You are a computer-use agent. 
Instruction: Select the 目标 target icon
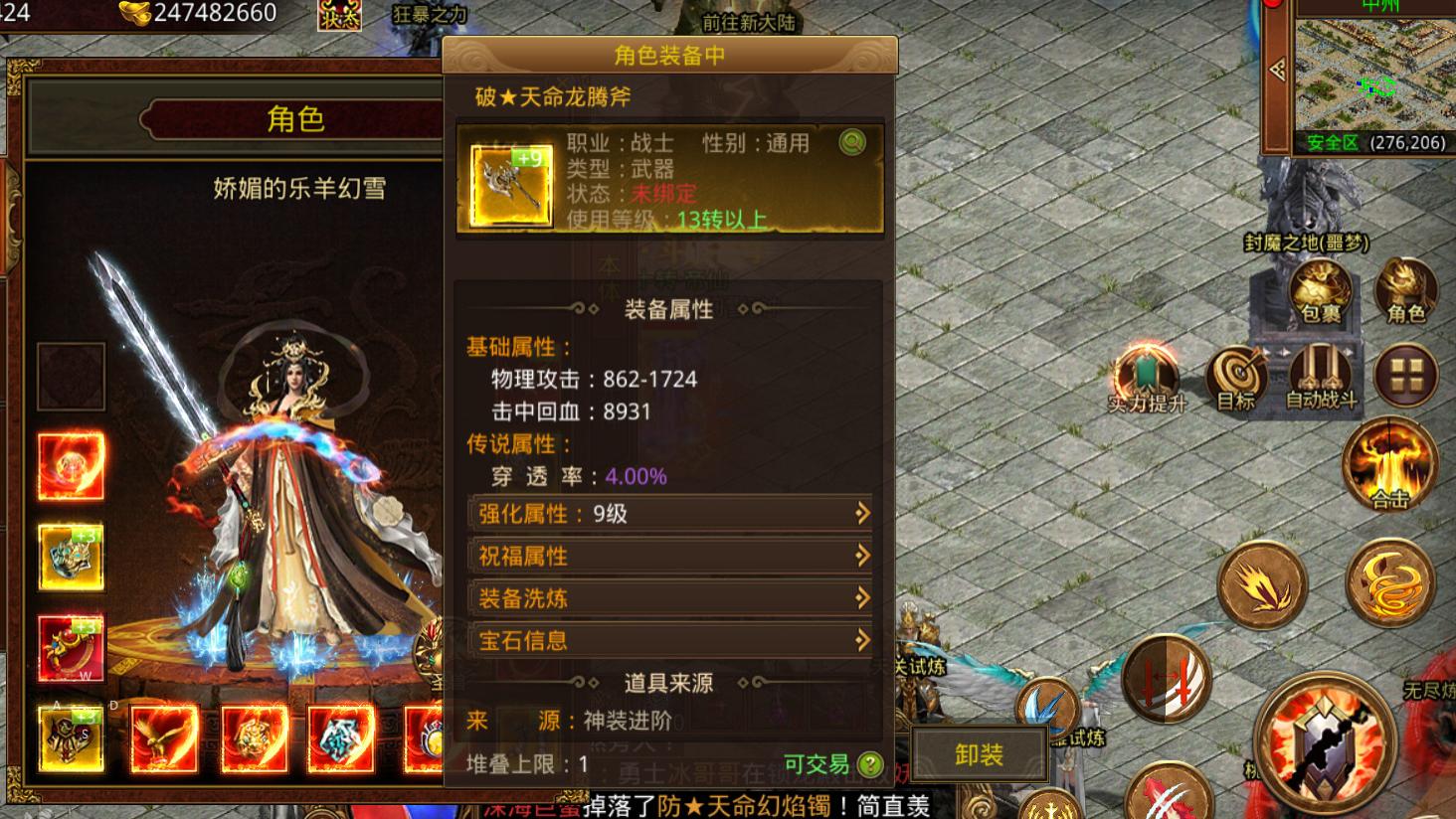pyautogui.click(x=1235, y=378)
